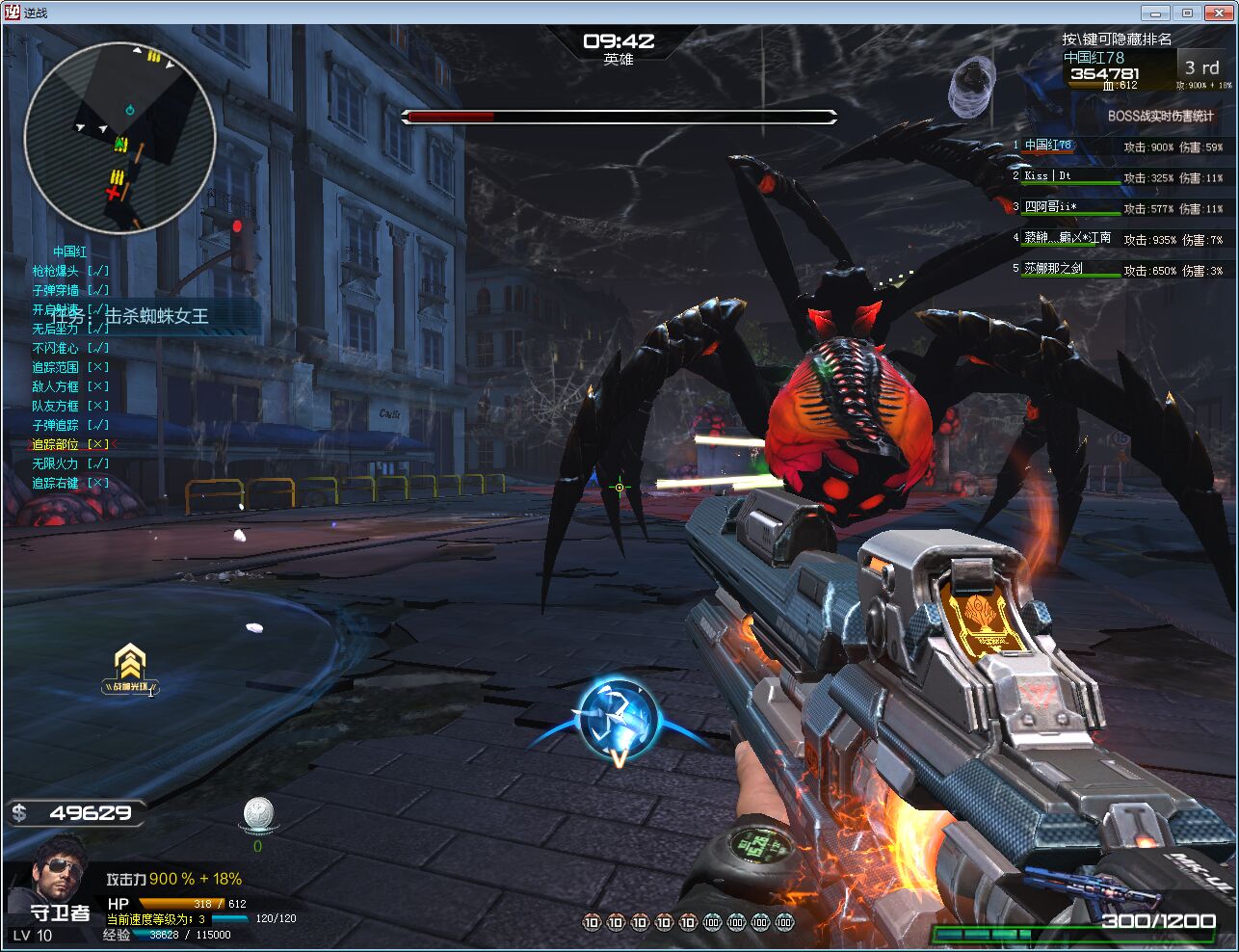Screen dimensions: 1239x952
Task: Select player 中国红78 in damage ranking
Action: coord(1048,145)
